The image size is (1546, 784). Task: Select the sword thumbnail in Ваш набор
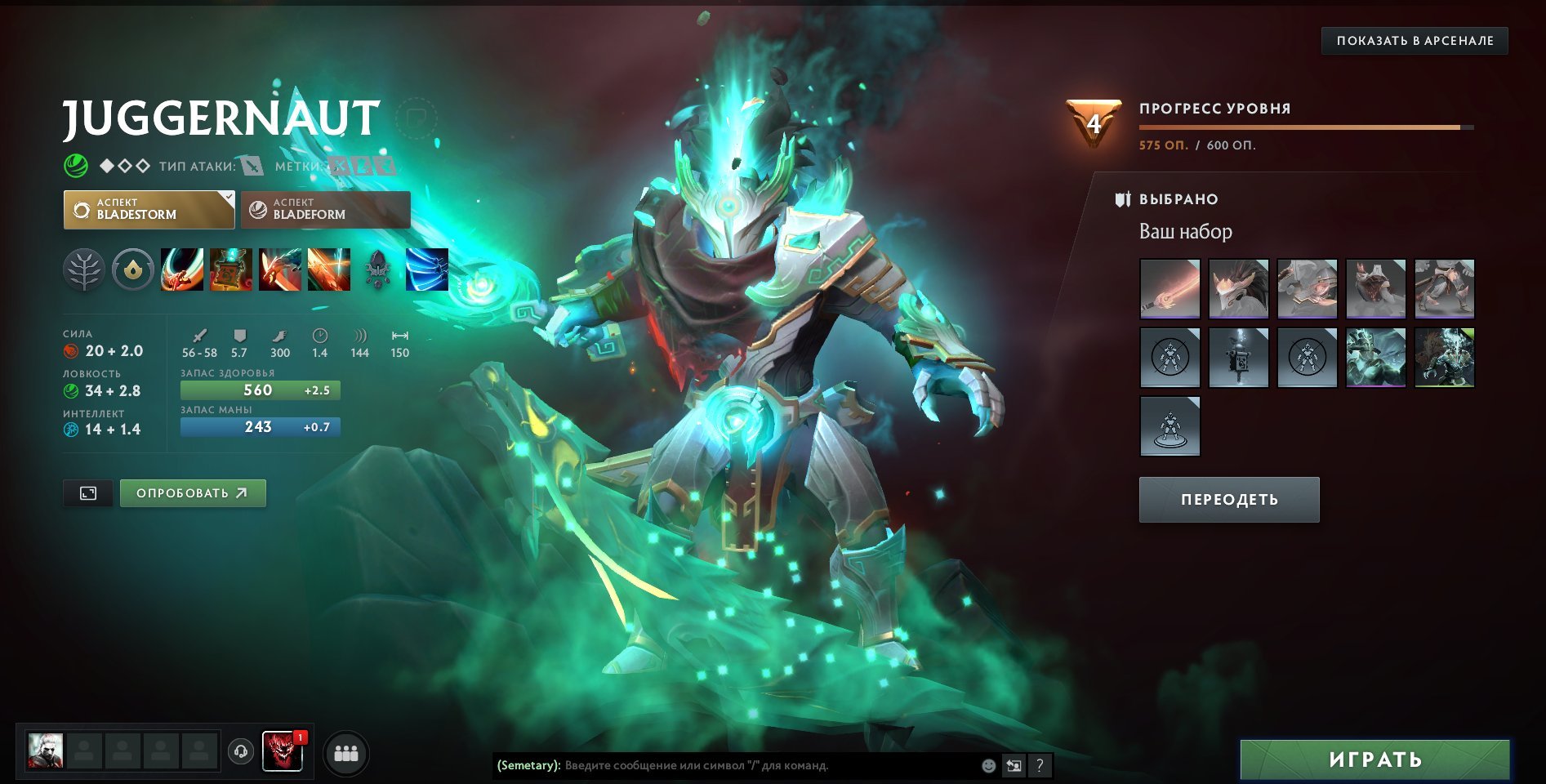pos(1170,288)
